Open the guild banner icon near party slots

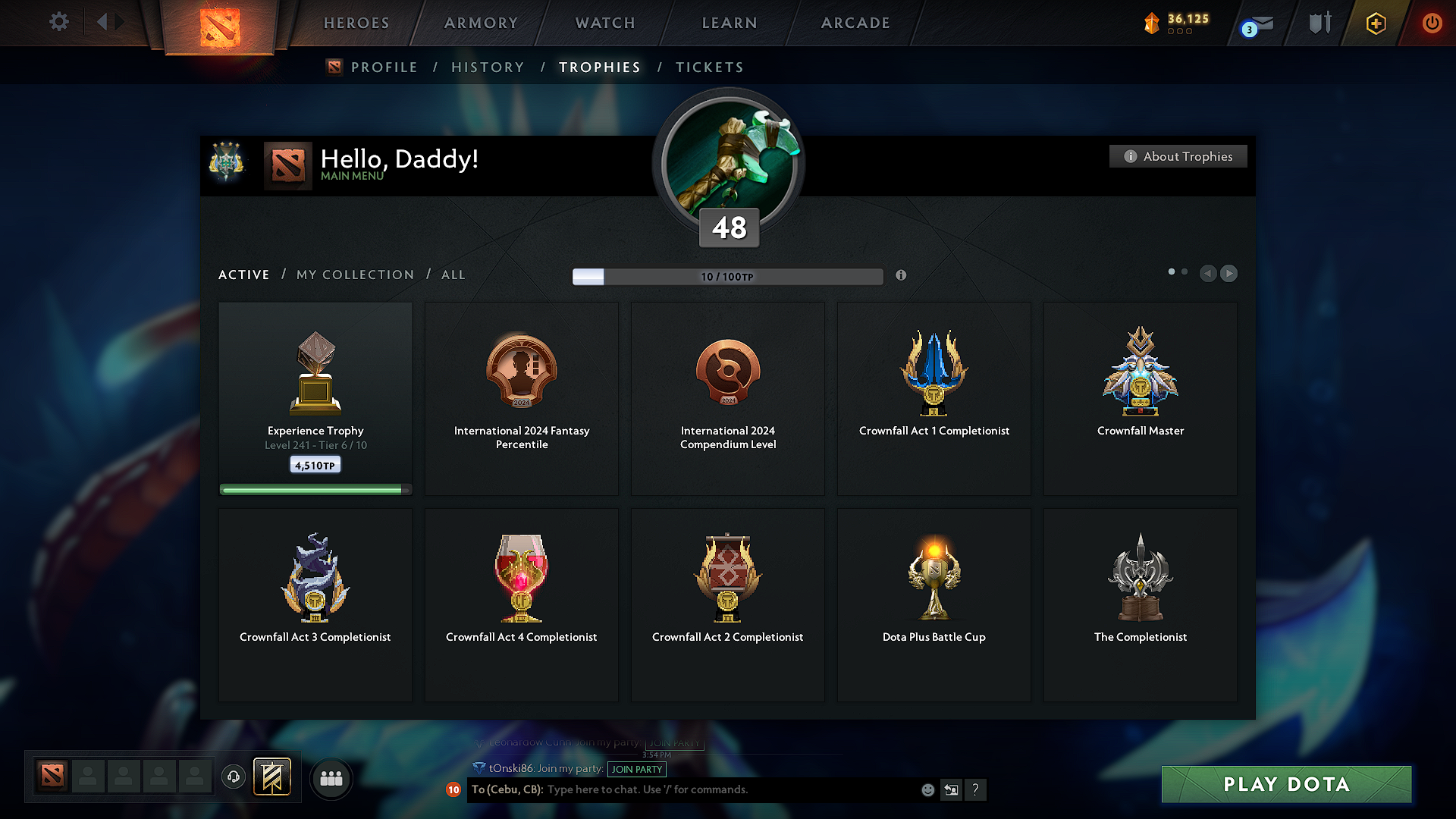273,777
